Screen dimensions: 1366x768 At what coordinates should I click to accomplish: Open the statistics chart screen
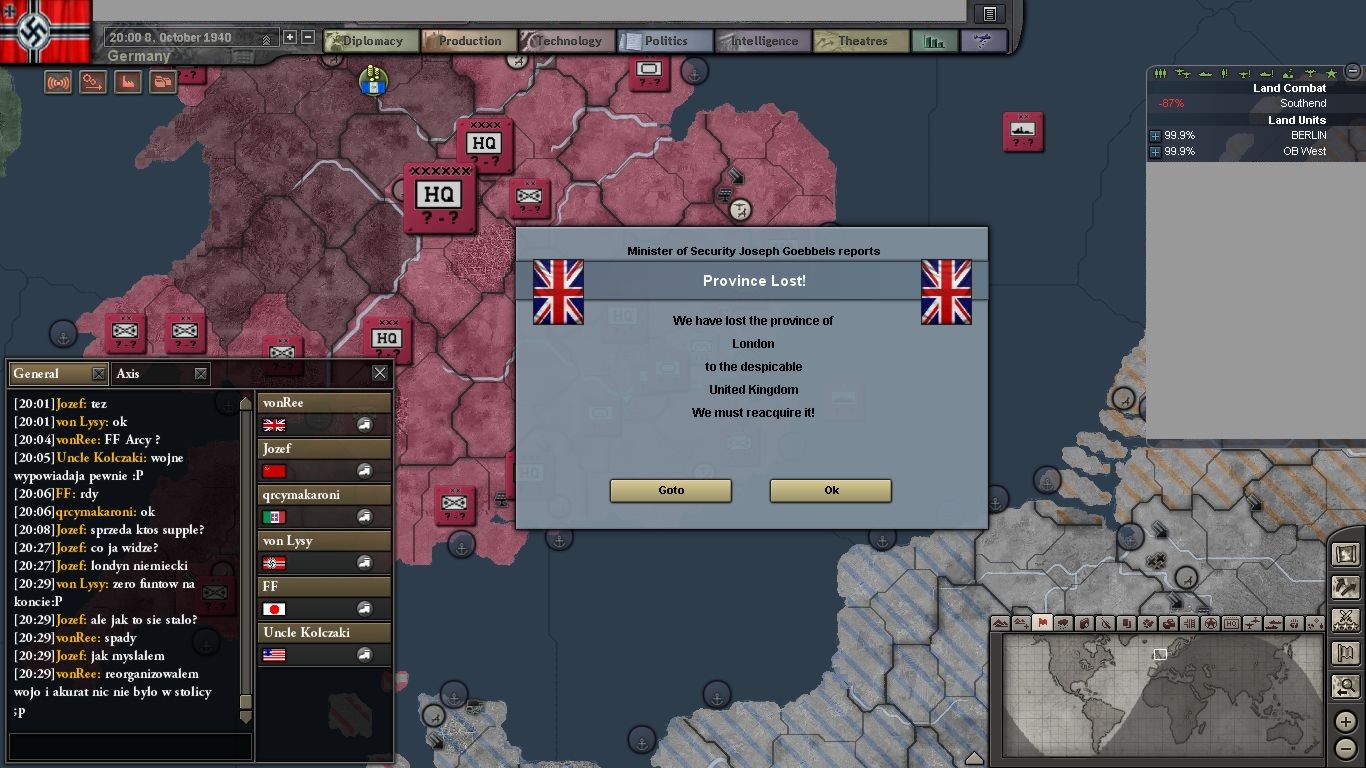click(935, 41)
